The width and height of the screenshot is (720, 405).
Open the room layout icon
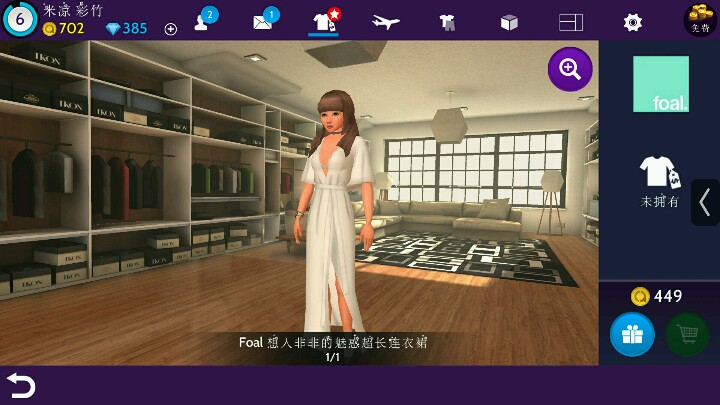570,22
